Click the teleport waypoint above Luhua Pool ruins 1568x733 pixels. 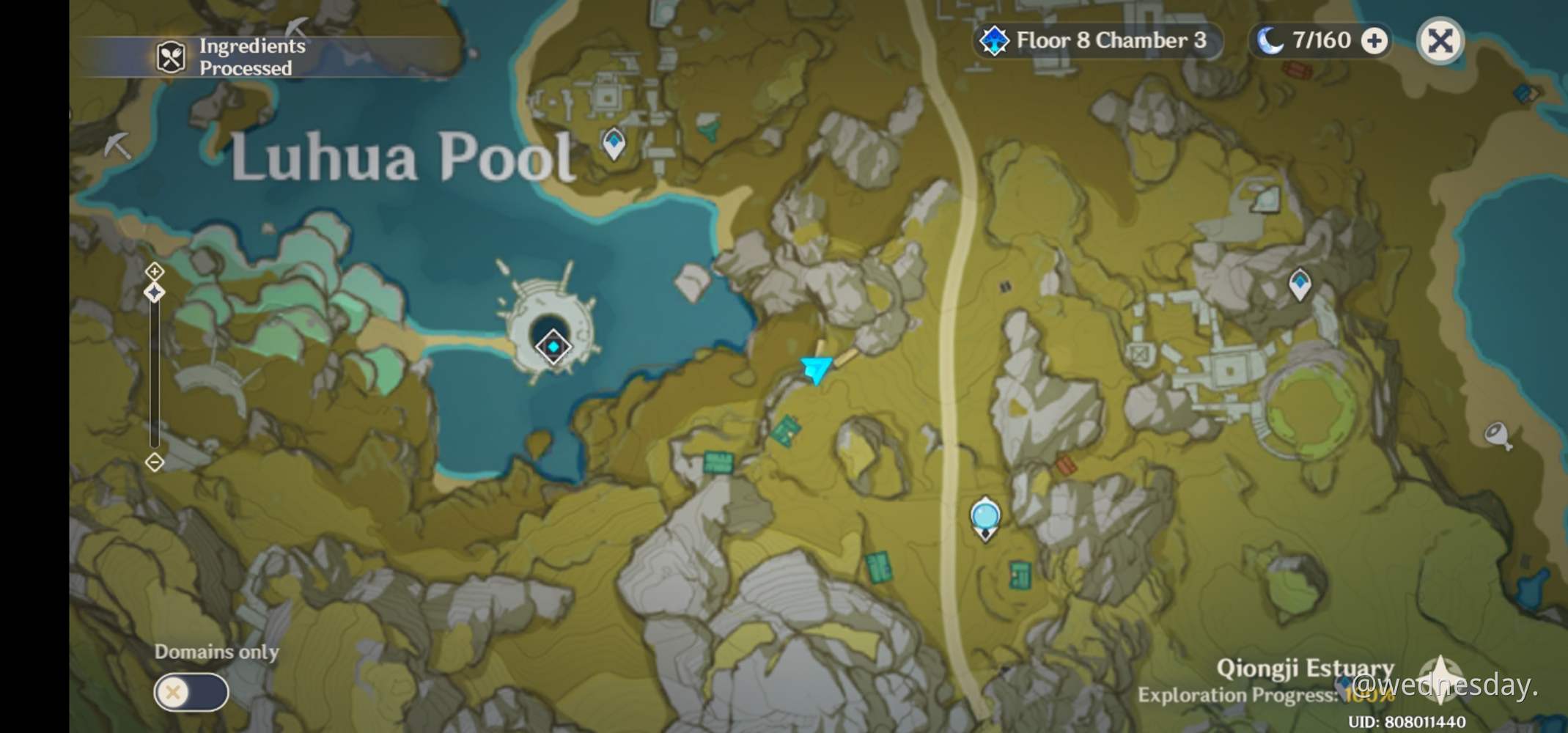(613, 144)
